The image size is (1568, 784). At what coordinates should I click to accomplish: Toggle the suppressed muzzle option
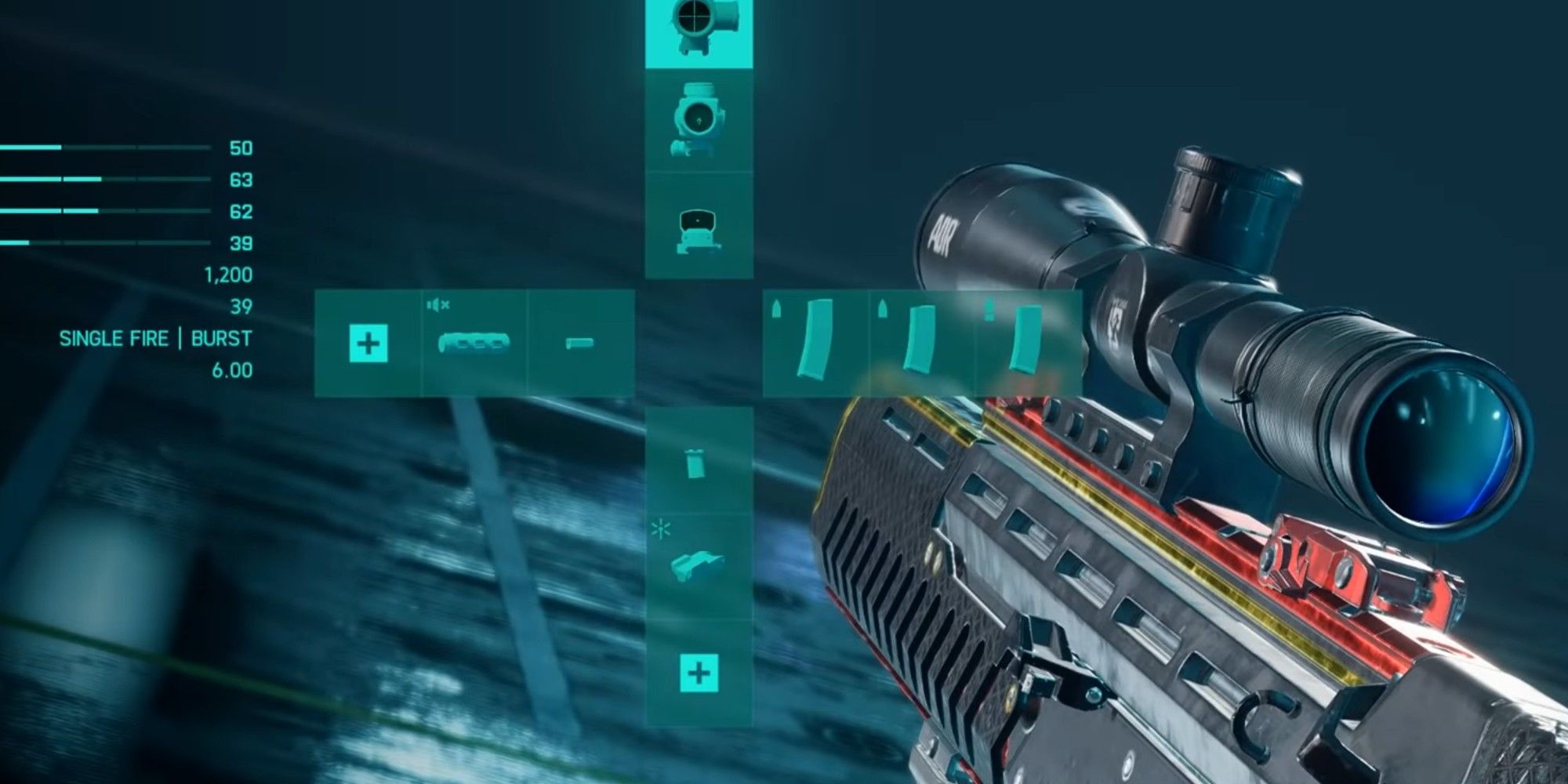pos(439,306)
